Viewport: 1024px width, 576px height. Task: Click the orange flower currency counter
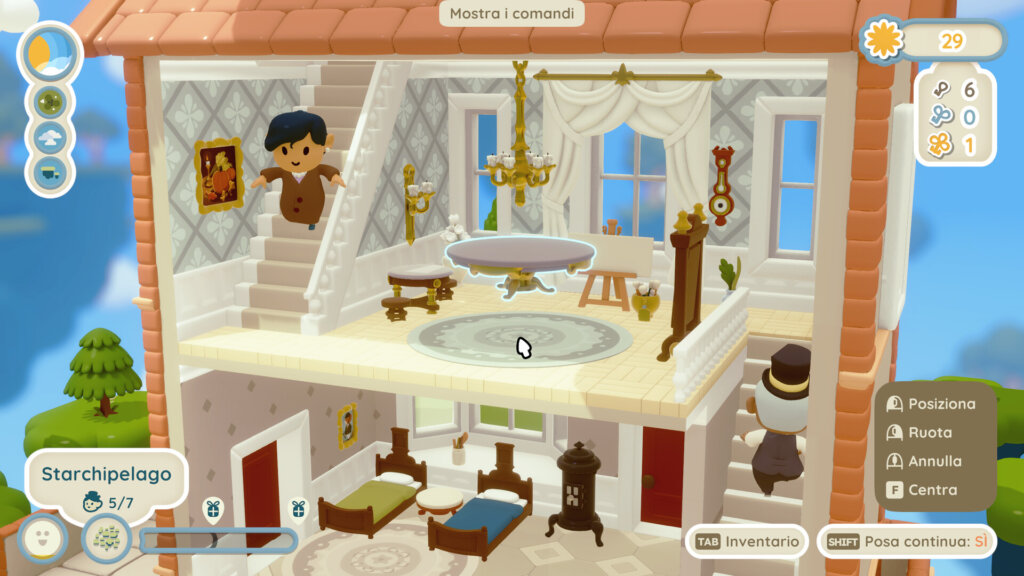[x=933, y=41]
